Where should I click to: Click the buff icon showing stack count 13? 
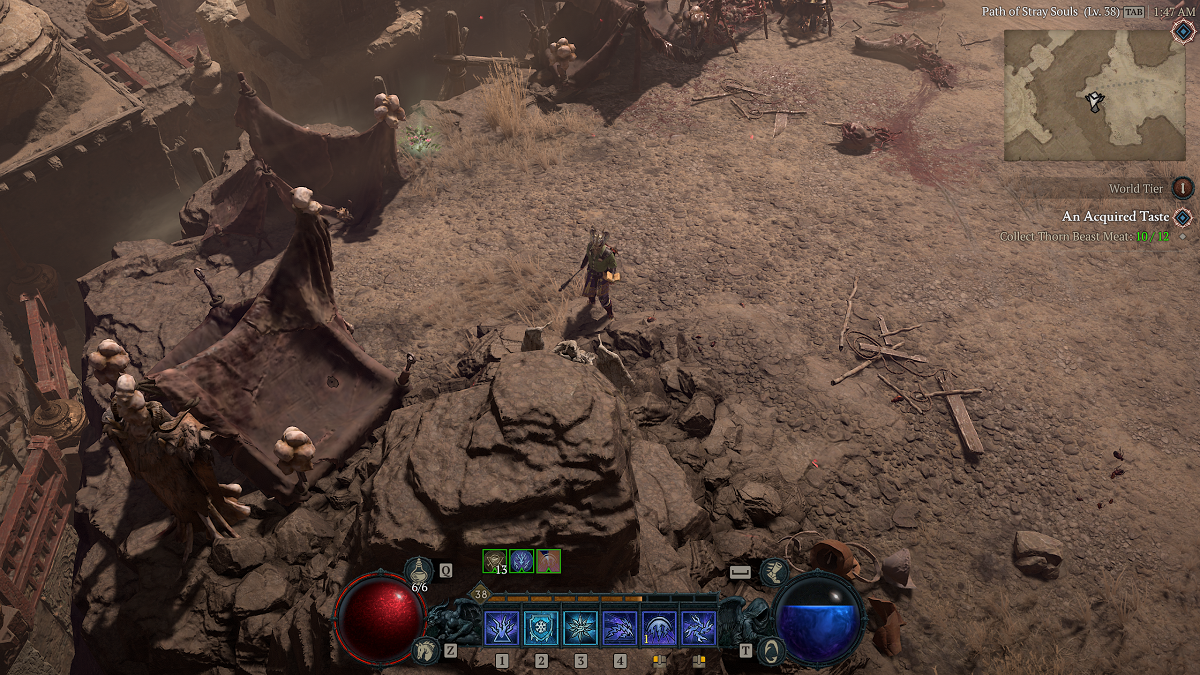tap(495, 561)
